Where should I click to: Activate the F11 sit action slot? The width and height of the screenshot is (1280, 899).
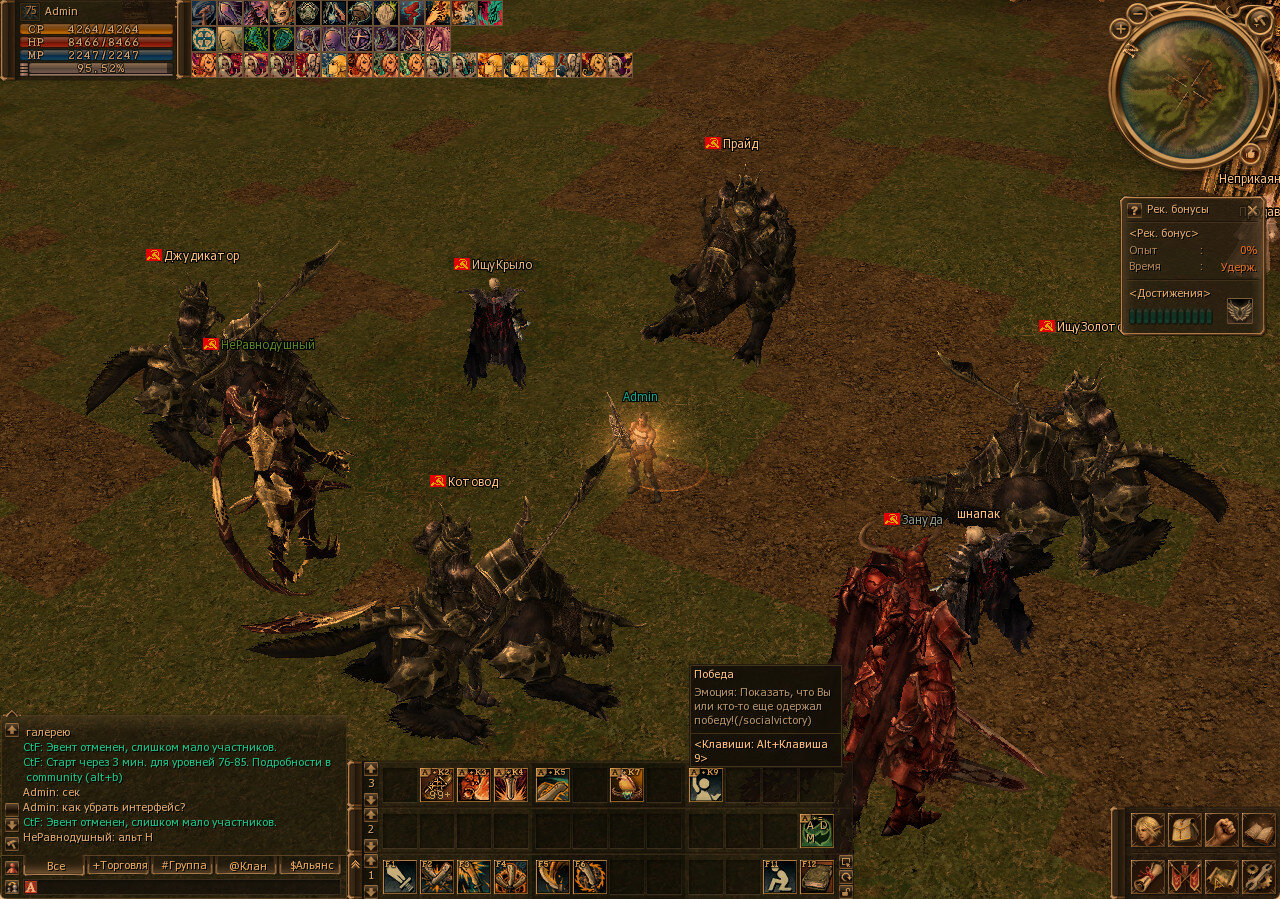tap(780, 877)
